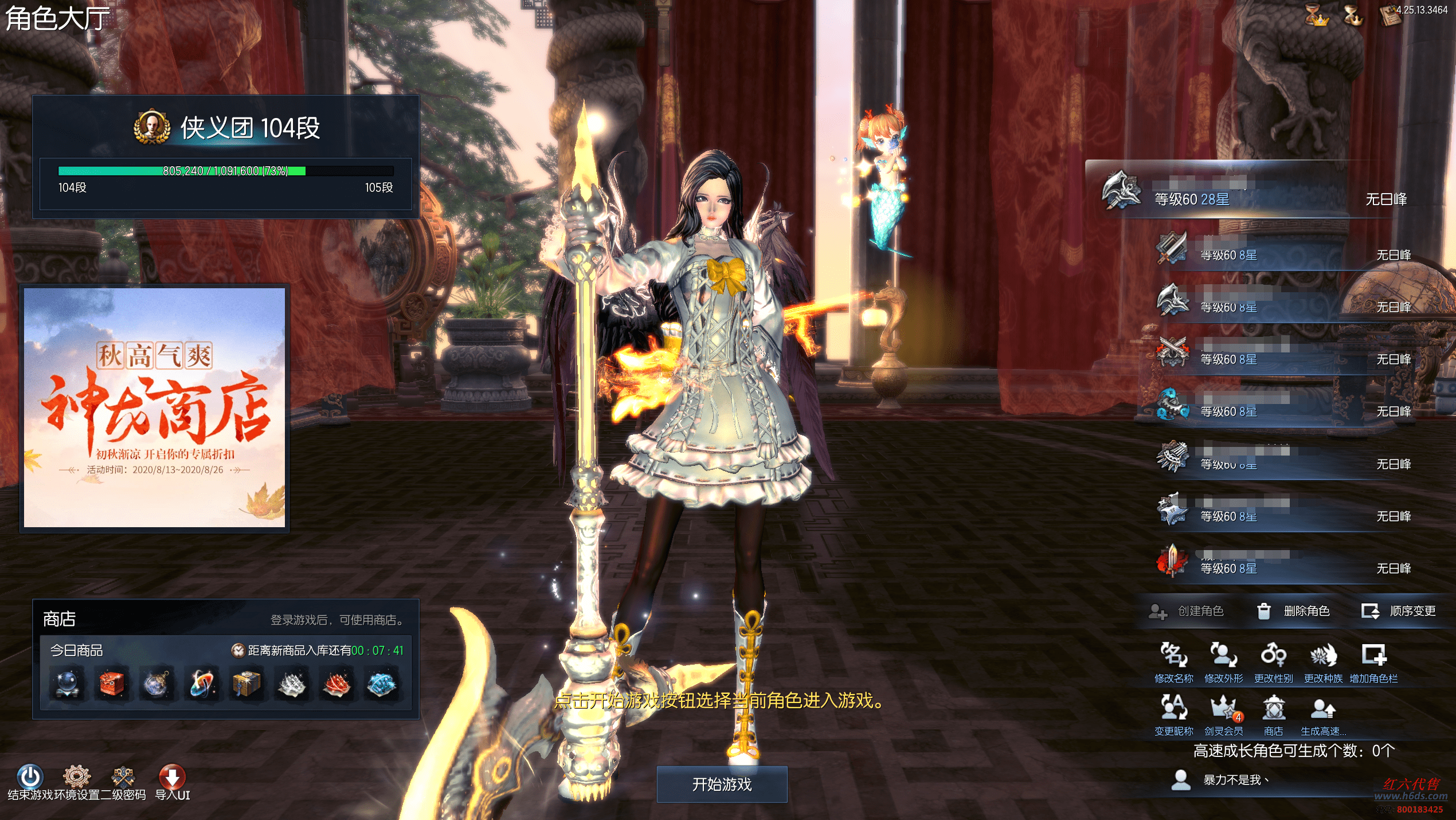This screenshot has width=1456, height=820.
Task: Add a character slot via 增加角色栏
Action: 1373,656
